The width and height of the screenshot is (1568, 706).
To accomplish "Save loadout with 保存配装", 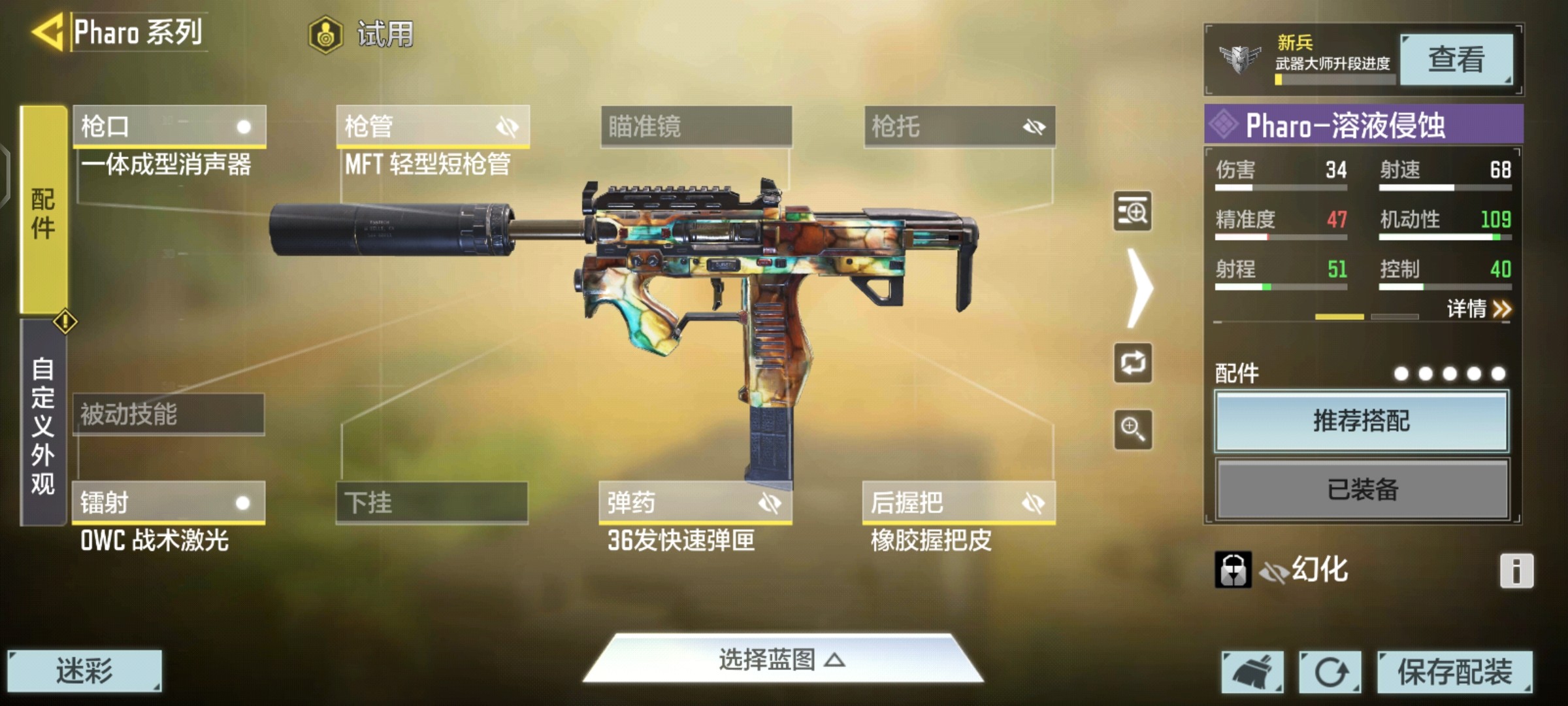I will pos(1454,671).
